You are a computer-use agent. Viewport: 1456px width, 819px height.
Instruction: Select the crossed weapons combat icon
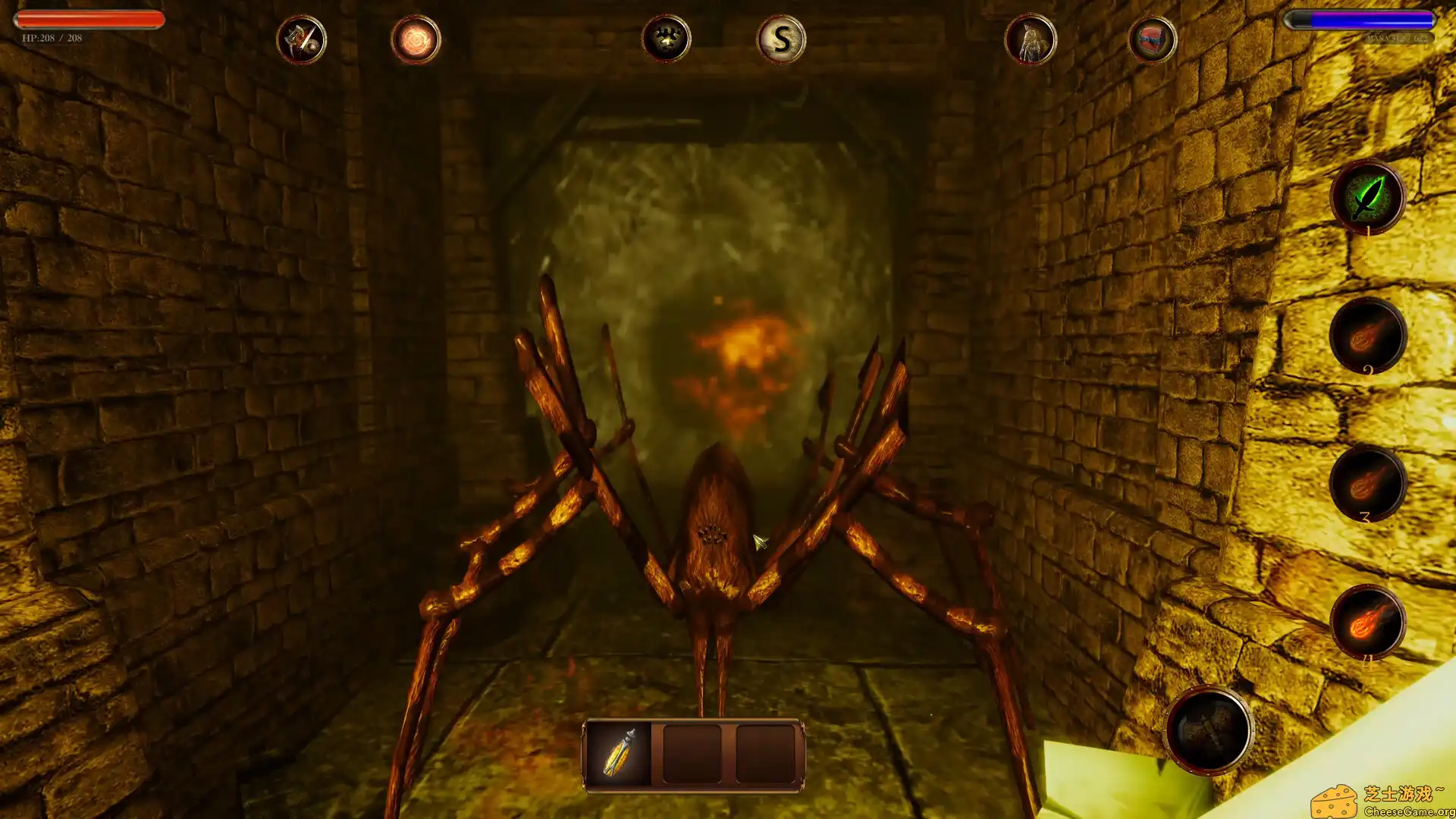tap(301, 40)
